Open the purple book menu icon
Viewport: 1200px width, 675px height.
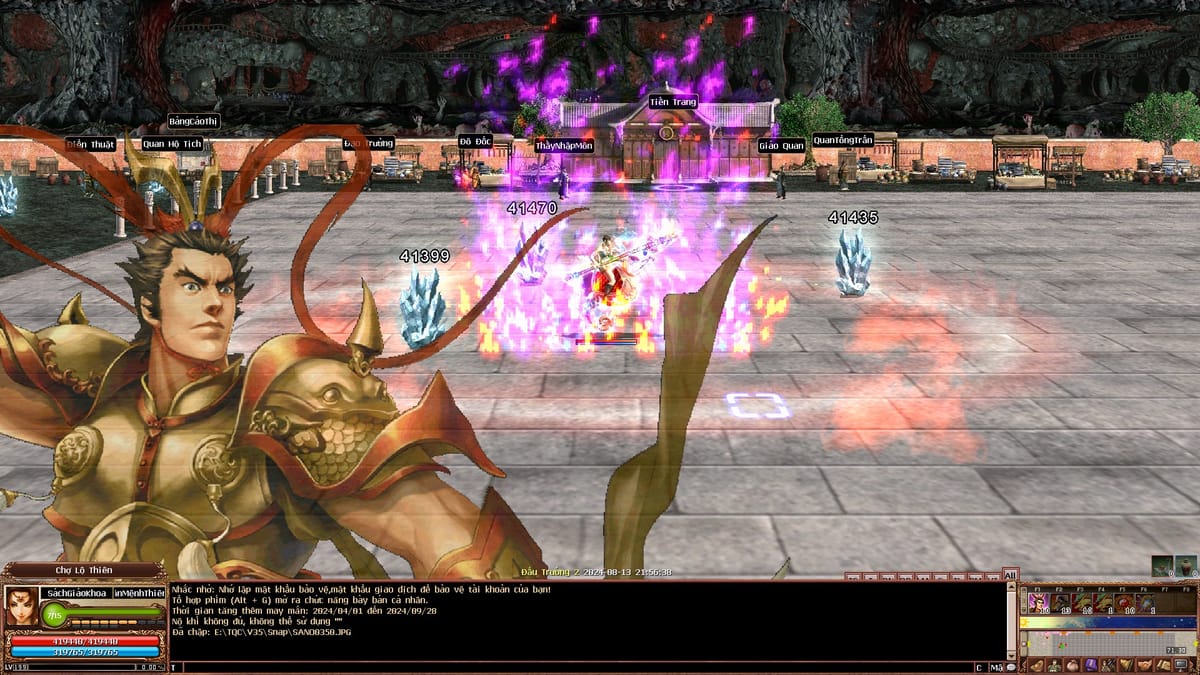1091,665
